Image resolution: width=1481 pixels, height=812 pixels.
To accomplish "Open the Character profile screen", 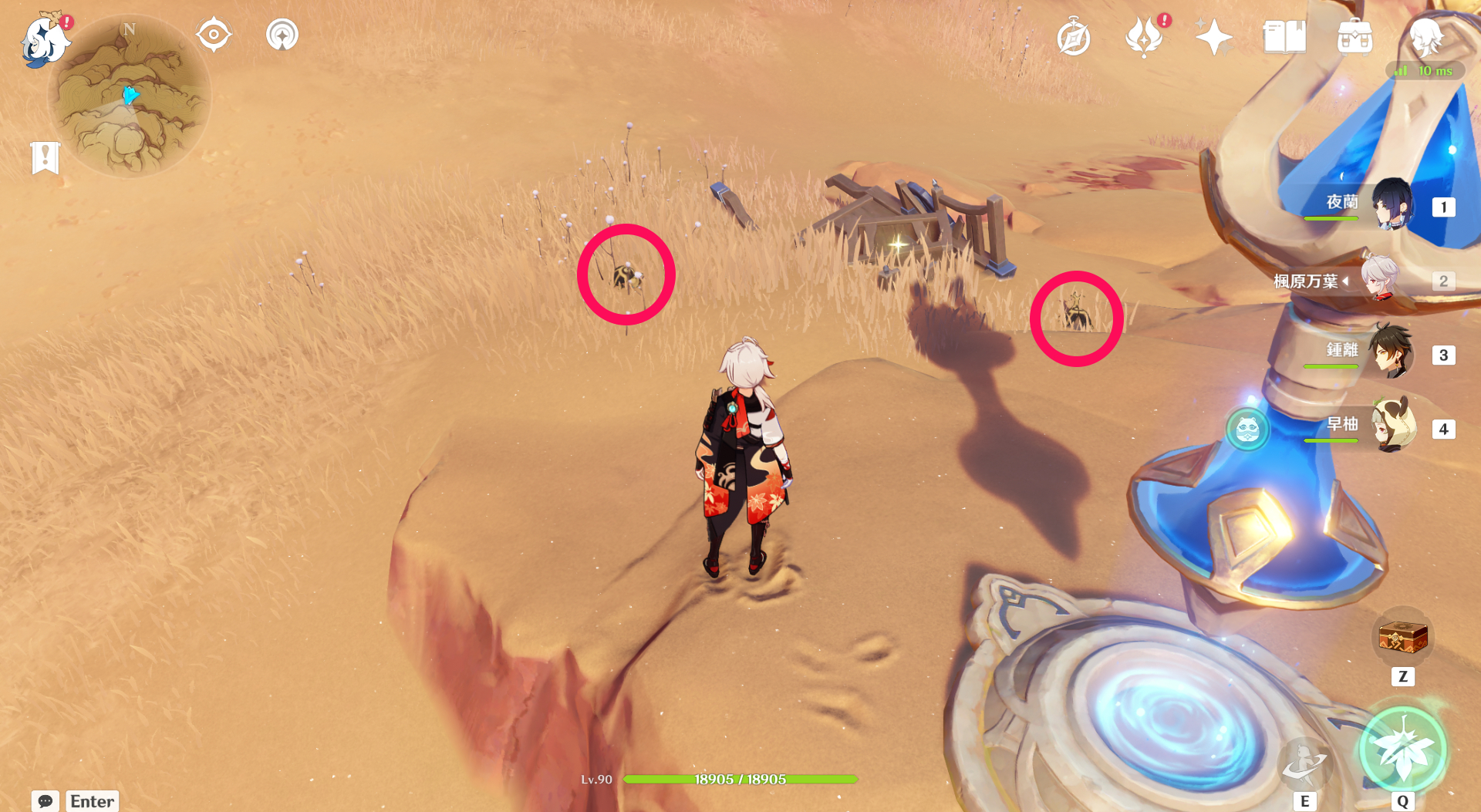I will point(1429,39).
